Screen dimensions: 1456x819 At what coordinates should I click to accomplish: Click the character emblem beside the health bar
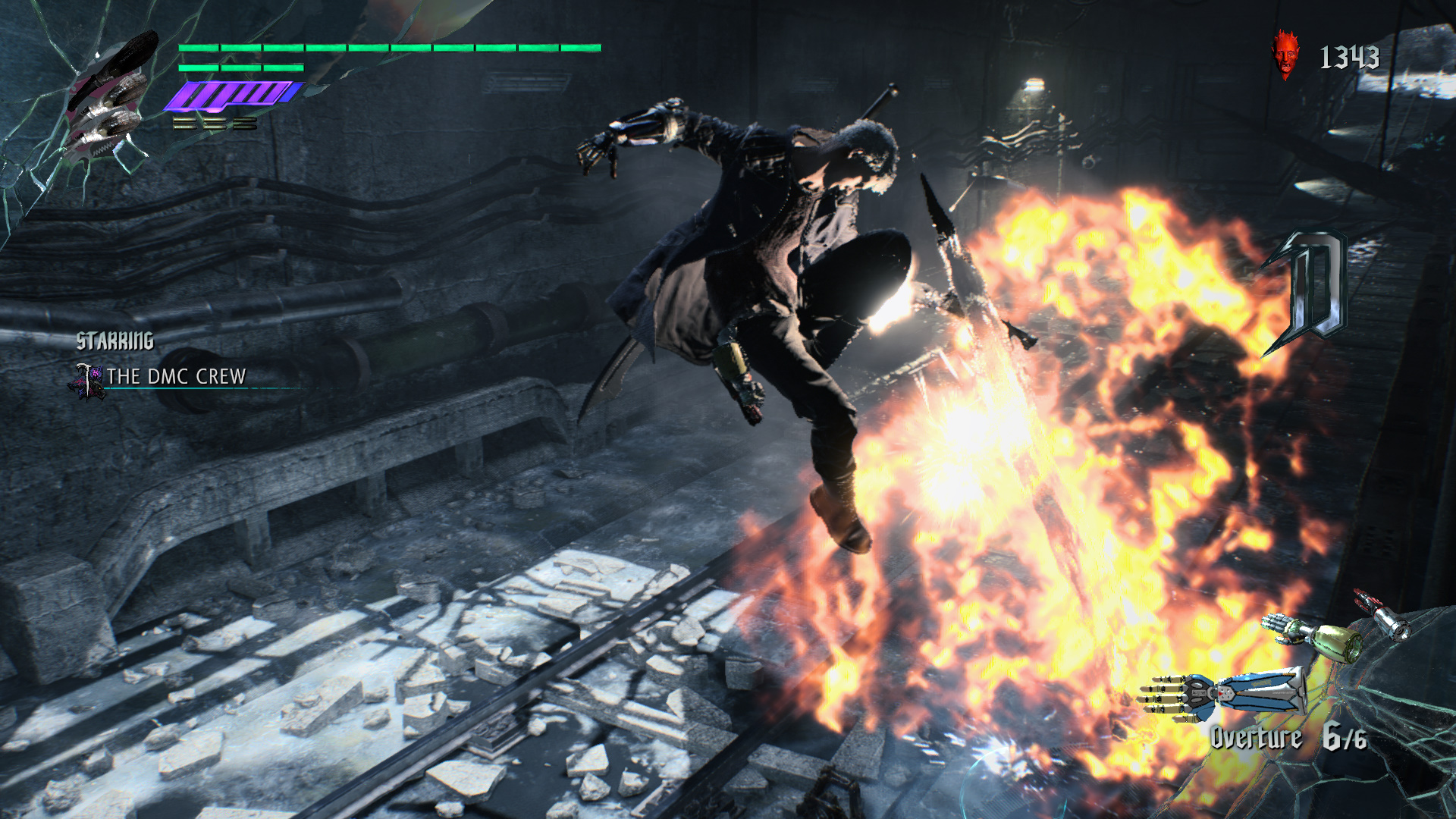pyautogui.click(x=108, y=99)
